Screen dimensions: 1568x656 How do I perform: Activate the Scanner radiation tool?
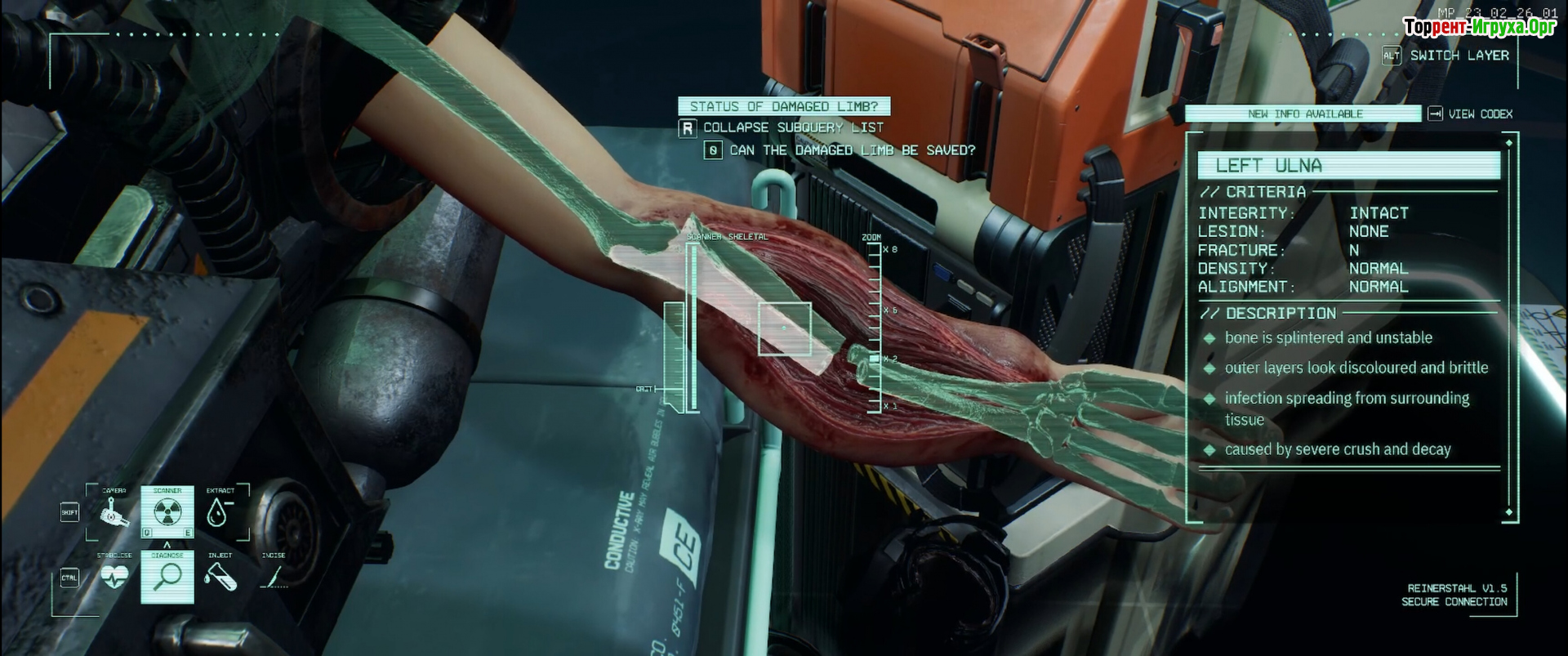[167, 512]
